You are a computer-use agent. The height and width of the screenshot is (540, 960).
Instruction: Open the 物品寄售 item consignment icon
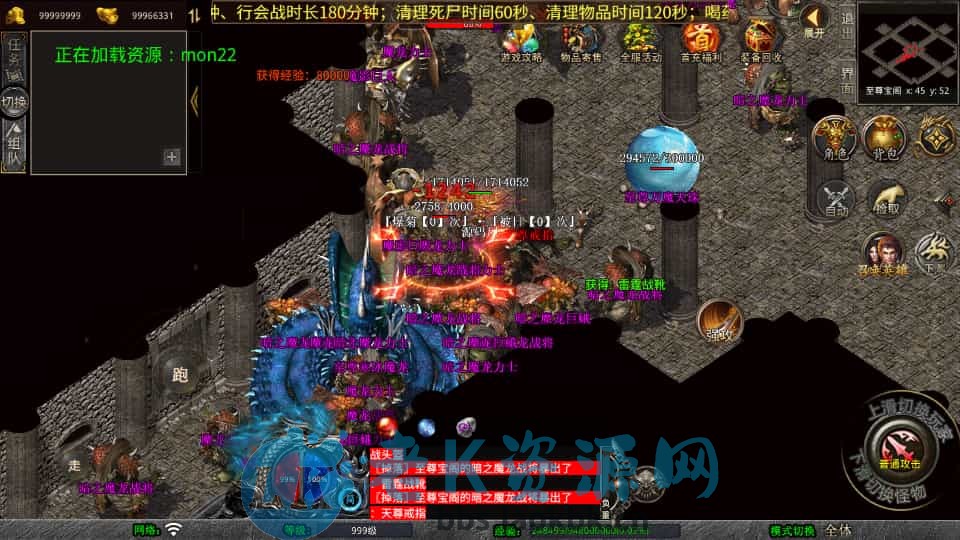coord(580,42)
